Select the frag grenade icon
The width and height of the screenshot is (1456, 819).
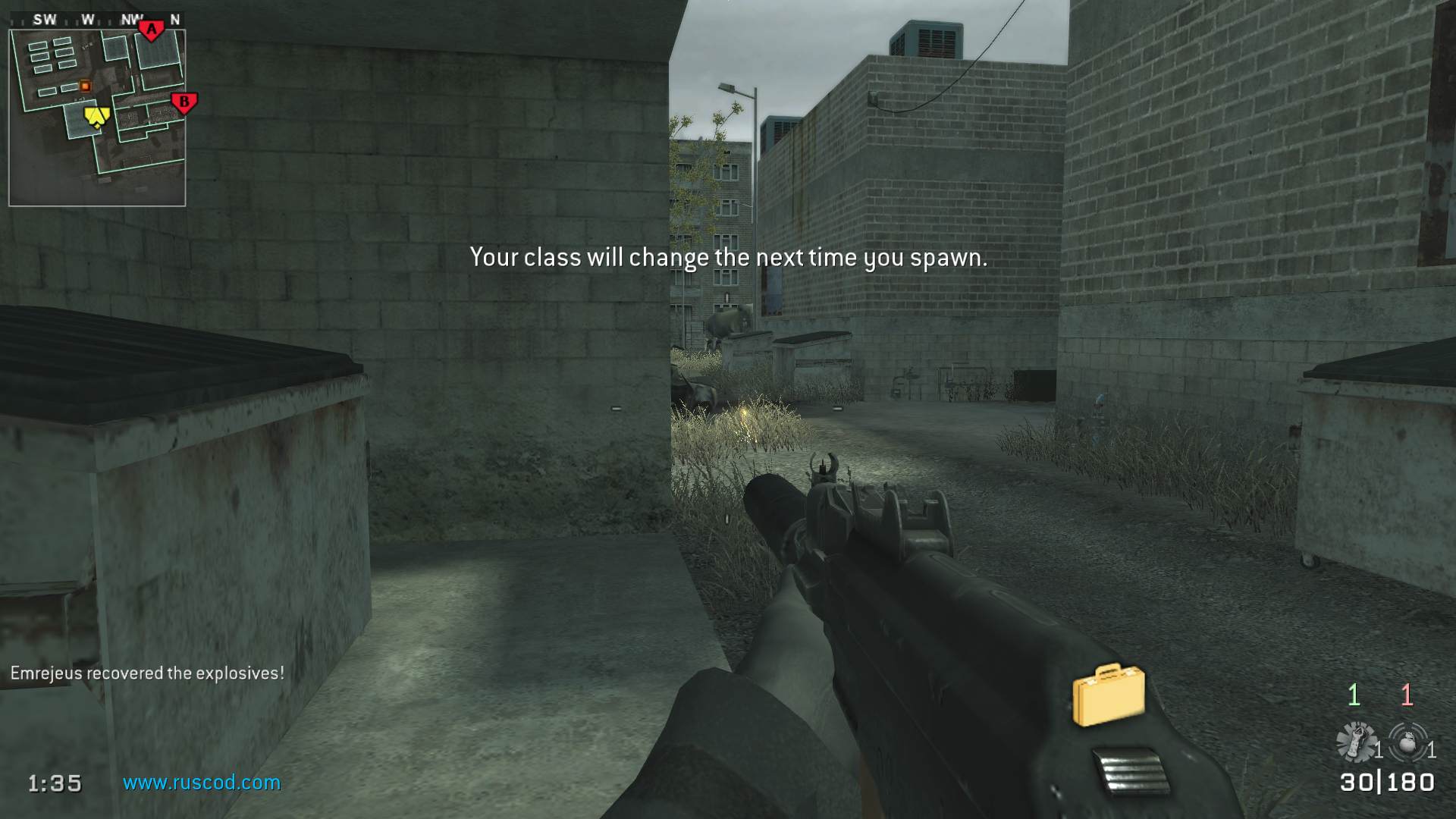[1409, 742]
